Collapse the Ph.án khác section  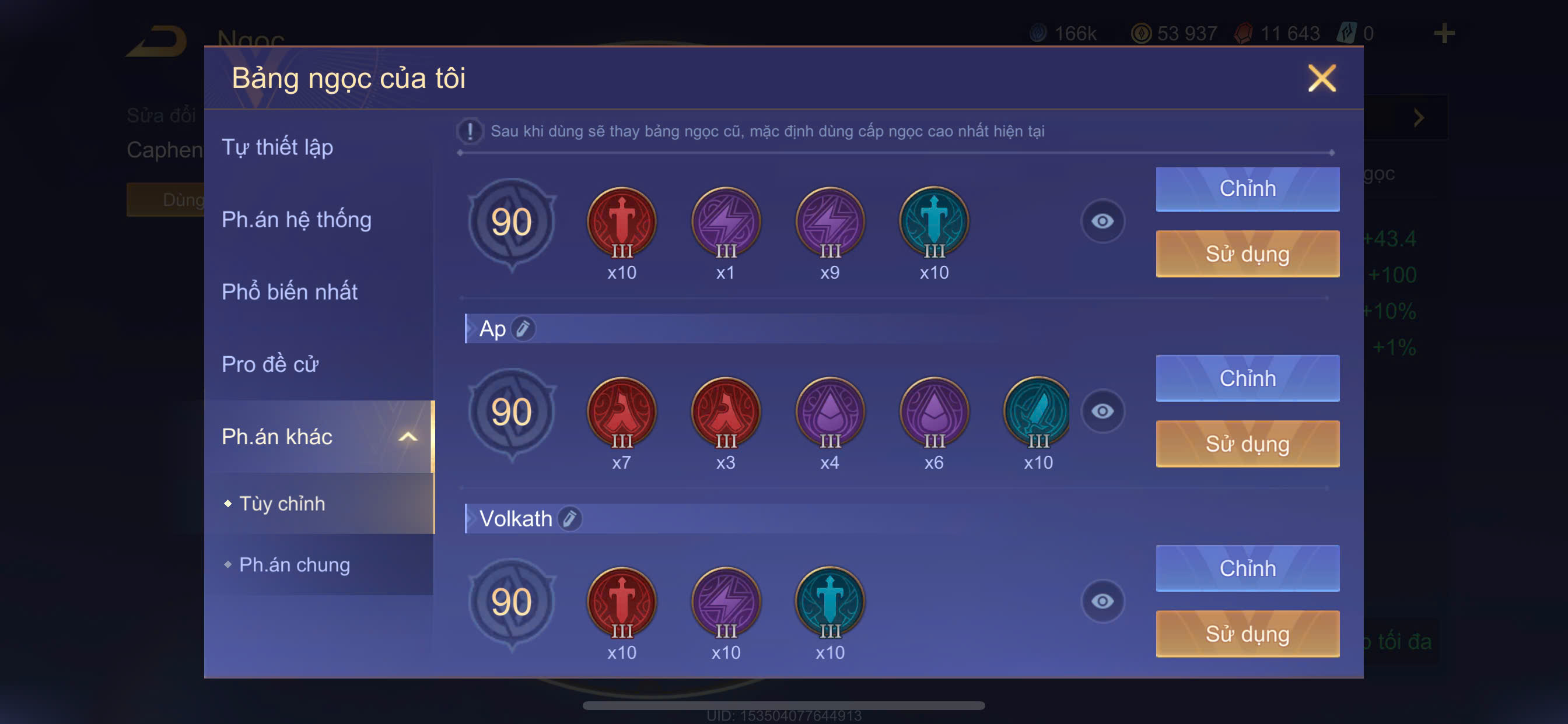click(x=407, y=436)
